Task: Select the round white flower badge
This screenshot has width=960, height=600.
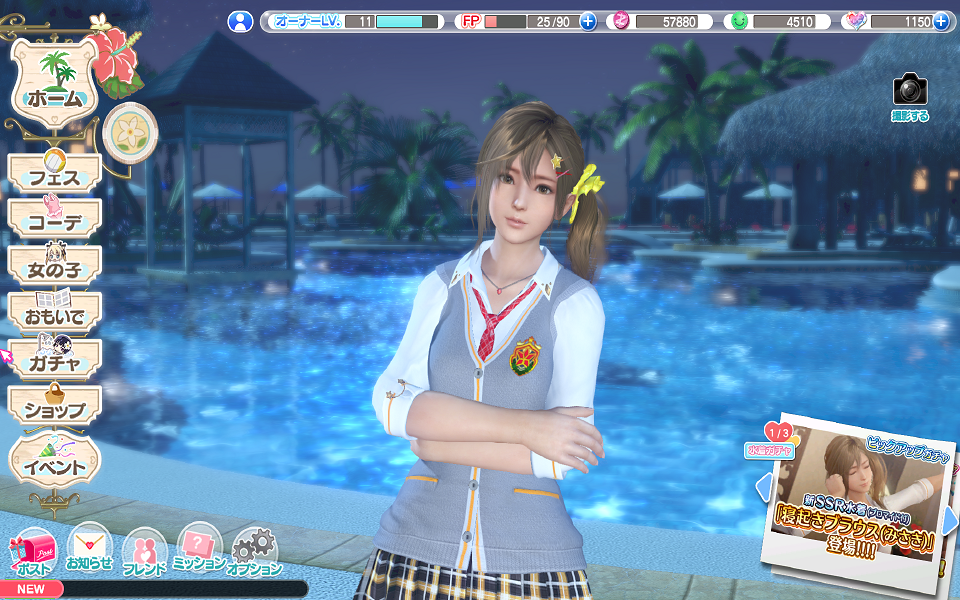Action: pyautogui.click(x=129, y=131)
